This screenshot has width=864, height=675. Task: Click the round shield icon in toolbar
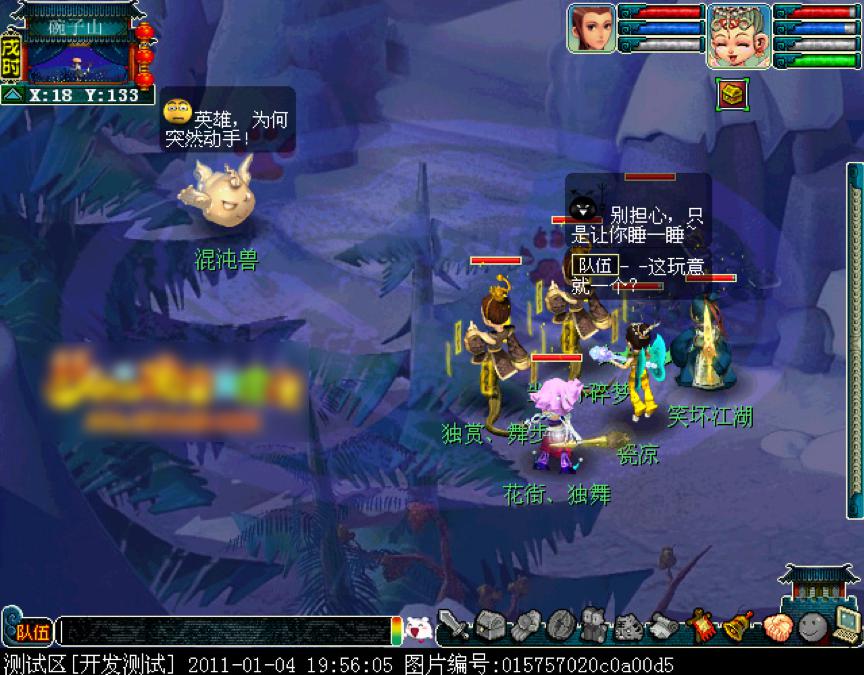coord(559,626)
